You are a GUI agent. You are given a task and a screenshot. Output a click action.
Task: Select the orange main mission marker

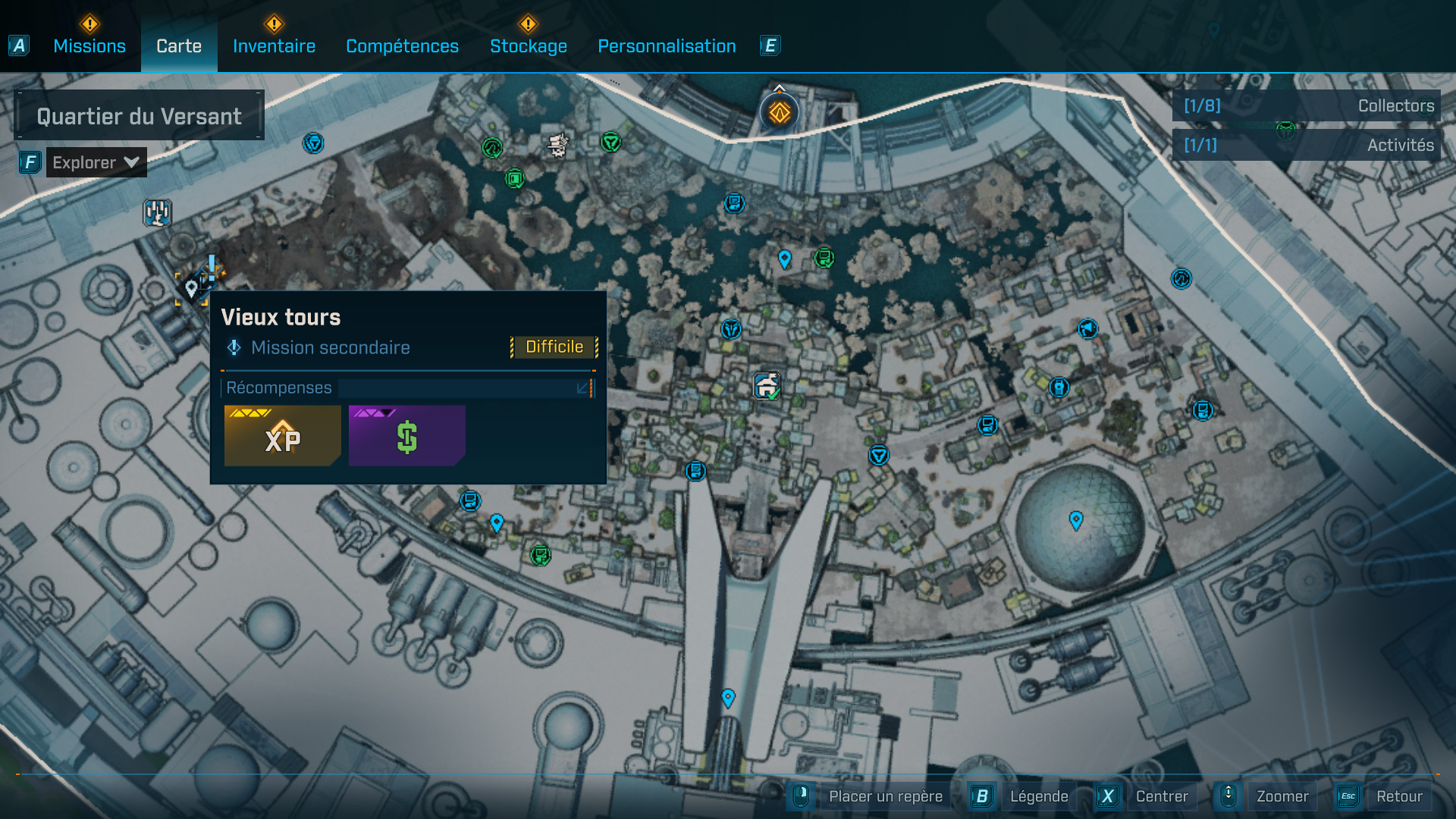tap(780, 113)
